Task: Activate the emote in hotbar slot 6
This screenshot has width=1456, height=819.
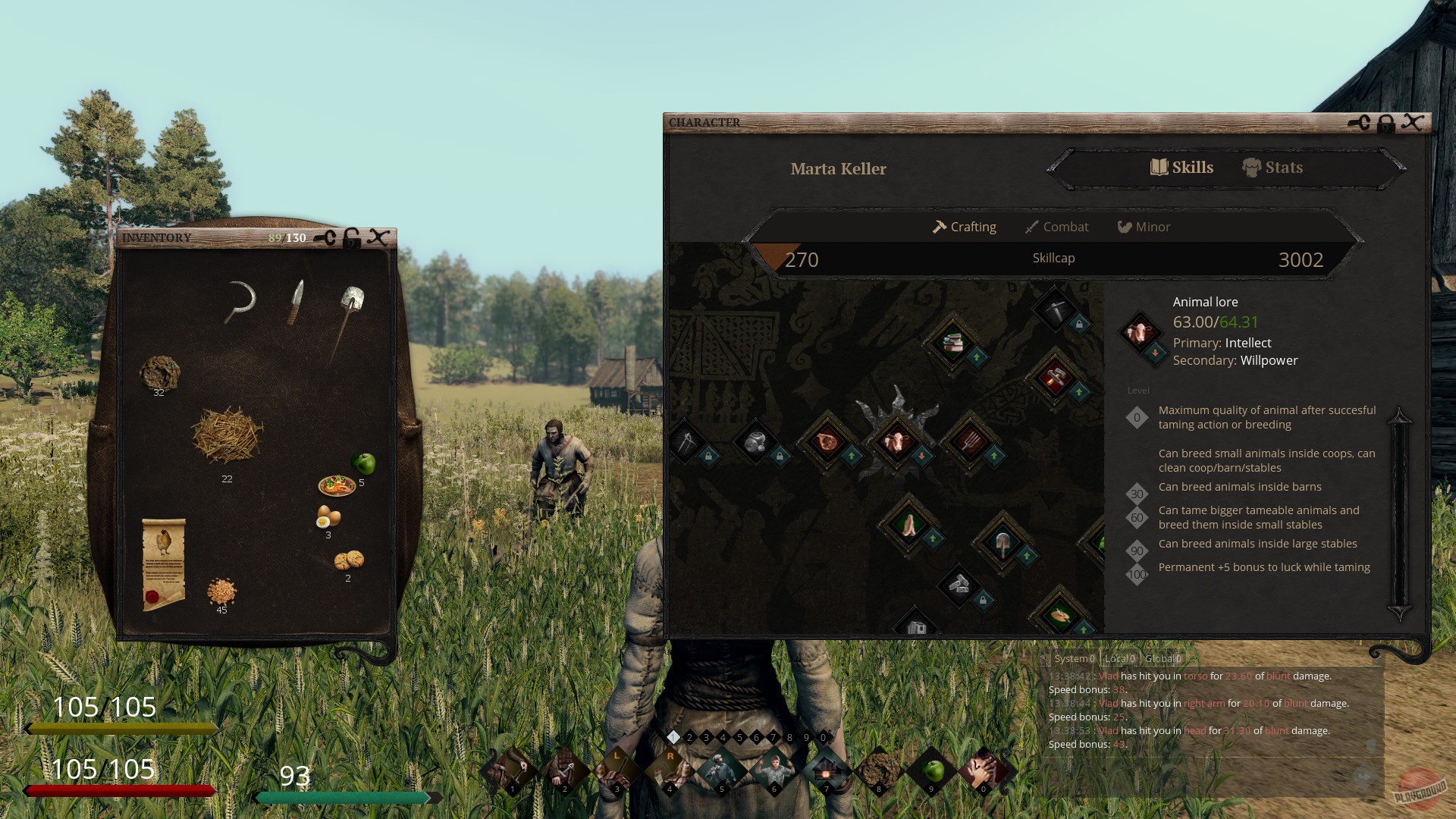Action: (x=774, y=768)
